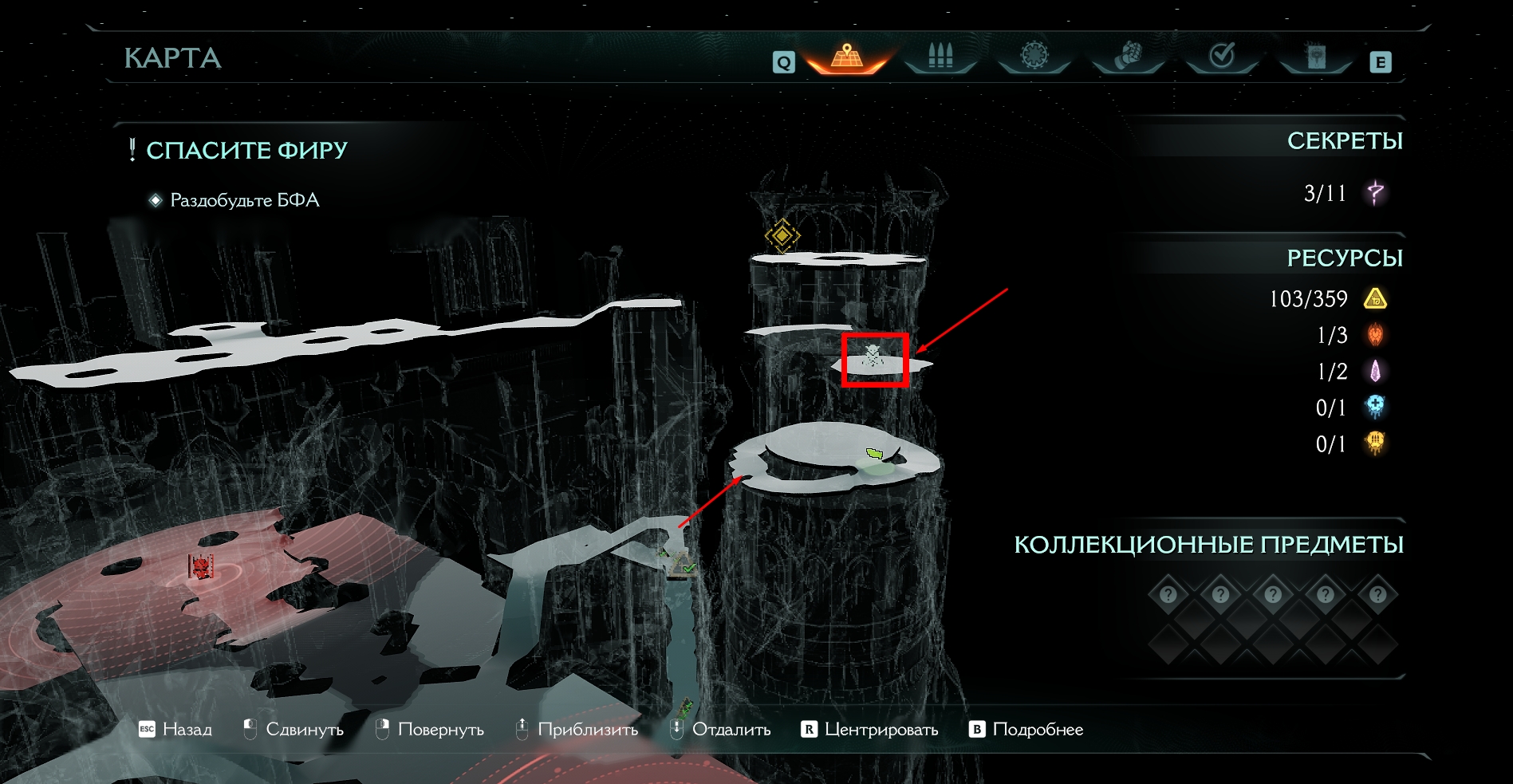Select the active orange map tab
Viewport: 1513px width, 784px height.
(846, 57)
